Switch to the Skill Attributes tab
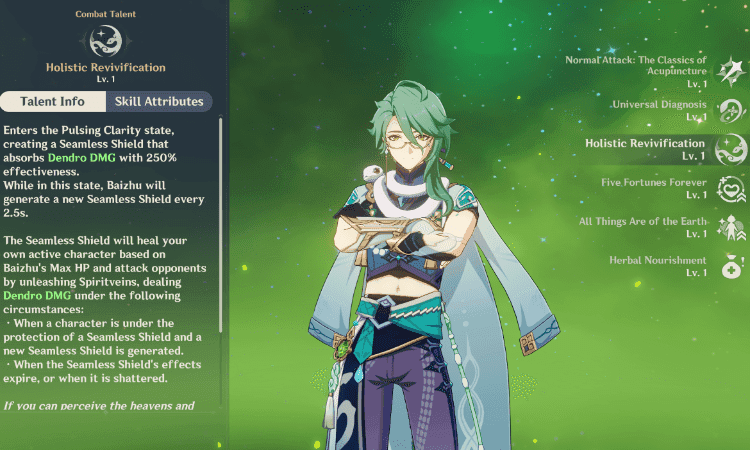Image resolution: width=750 pixels, height=450 pixels. pyautogui.click(x=159, y=101)
